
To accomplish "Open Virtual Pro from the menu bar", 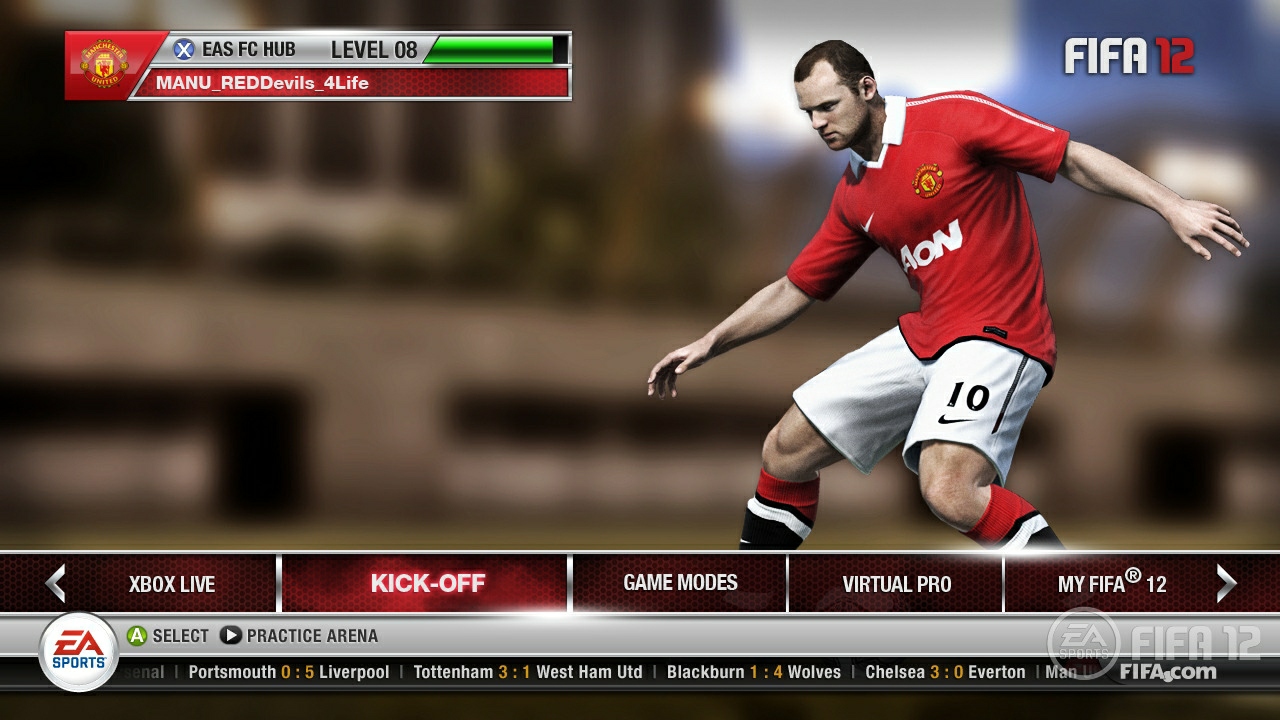I will click(x=896, y=583).
